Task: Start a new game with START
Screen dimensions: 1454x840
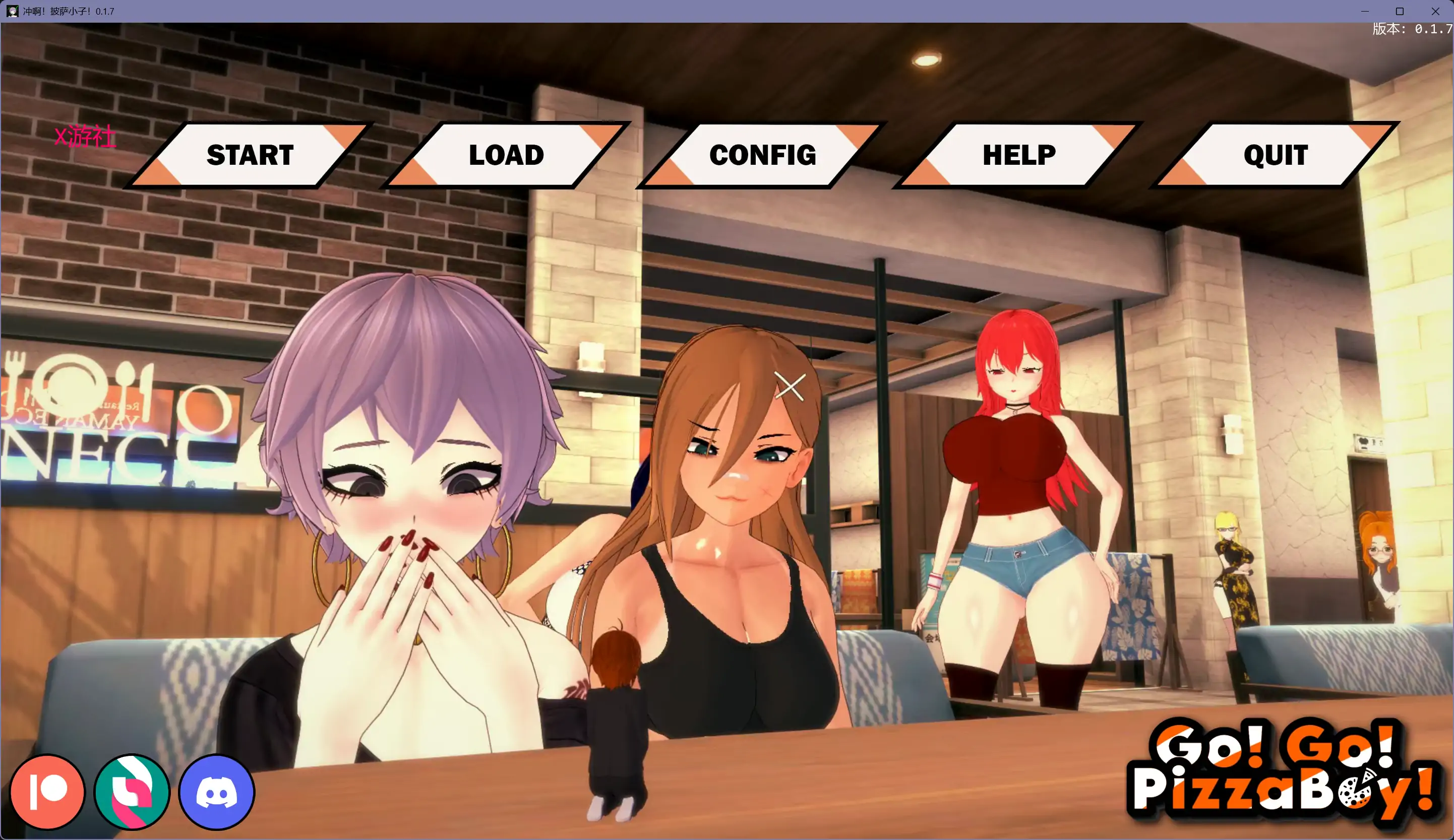Action: pyautogui.click(x=249, y=155)
